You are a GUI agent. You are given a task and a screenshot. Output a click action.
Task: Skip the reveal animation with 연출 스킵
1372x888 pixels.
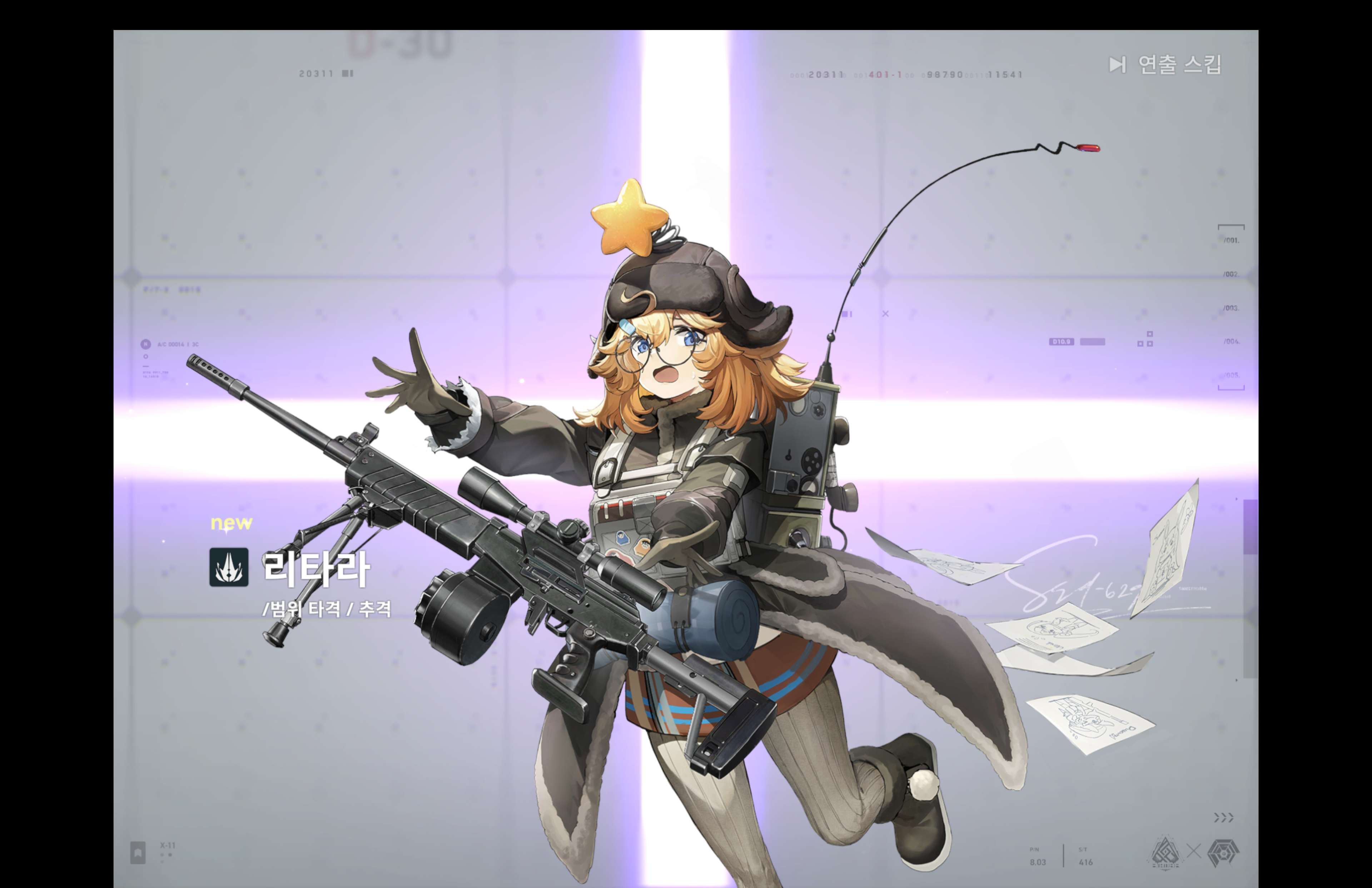(x=1165, y=65)
